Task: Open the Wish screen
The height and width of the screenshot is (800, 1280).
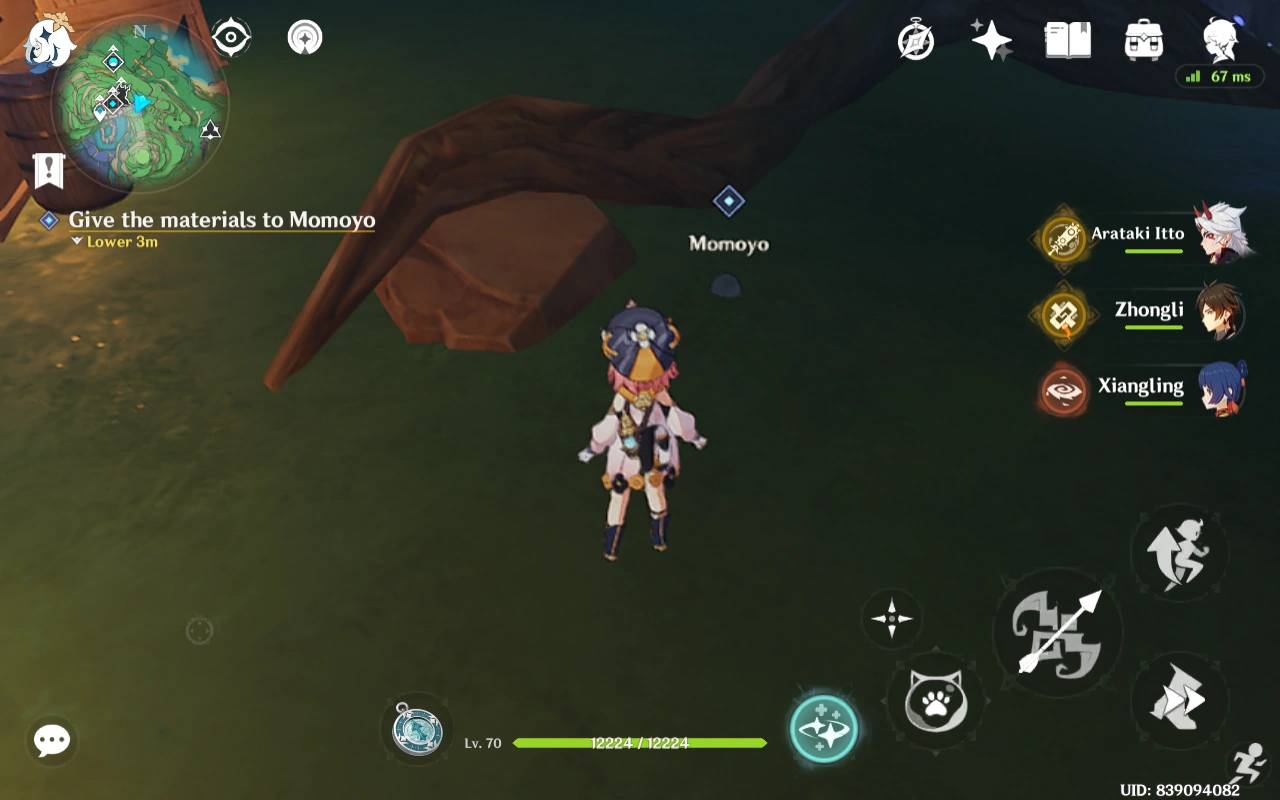Action: click(990, 38)
